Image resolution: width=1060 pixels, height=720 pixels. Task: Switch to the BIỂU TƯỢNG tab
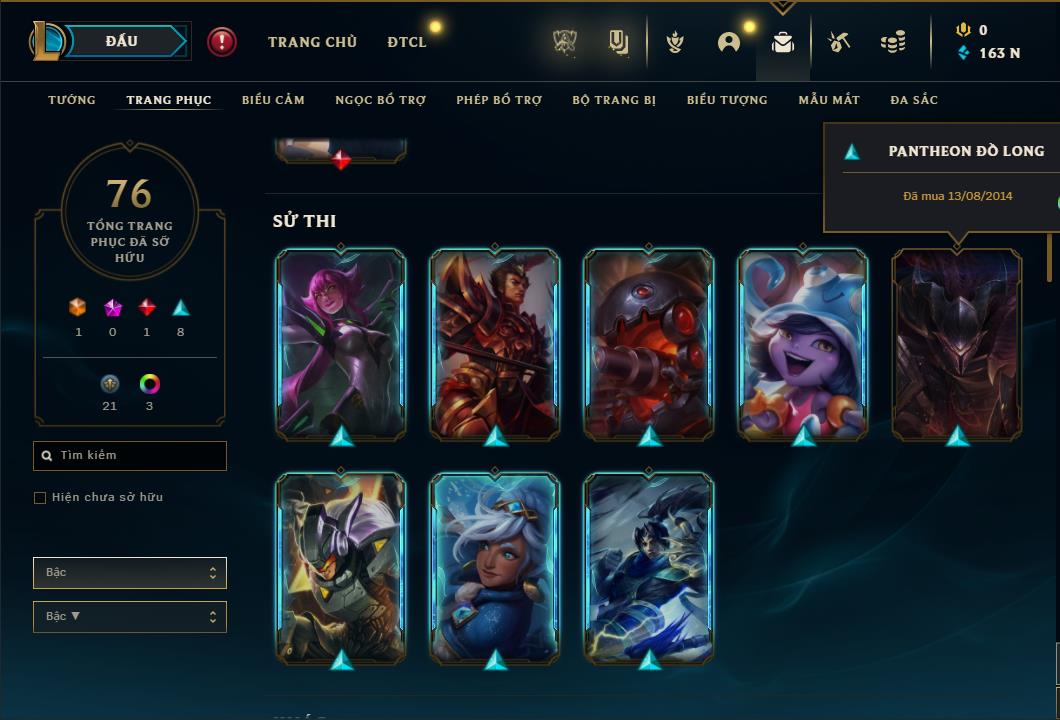pos(727,100)
